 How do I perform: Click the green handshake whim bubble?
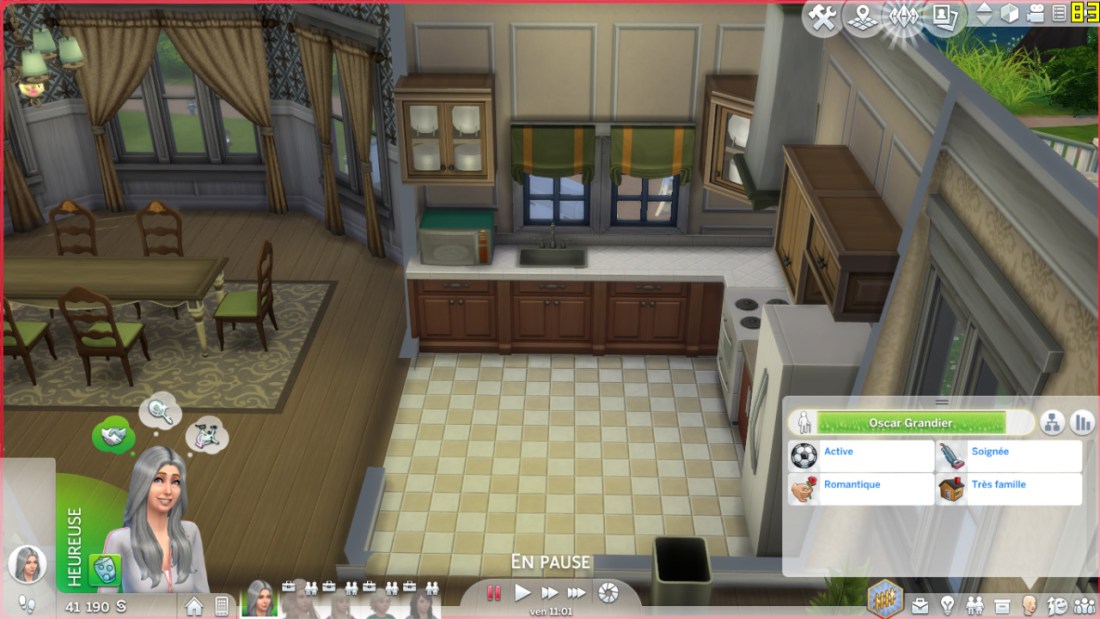[x=113, y=436]
